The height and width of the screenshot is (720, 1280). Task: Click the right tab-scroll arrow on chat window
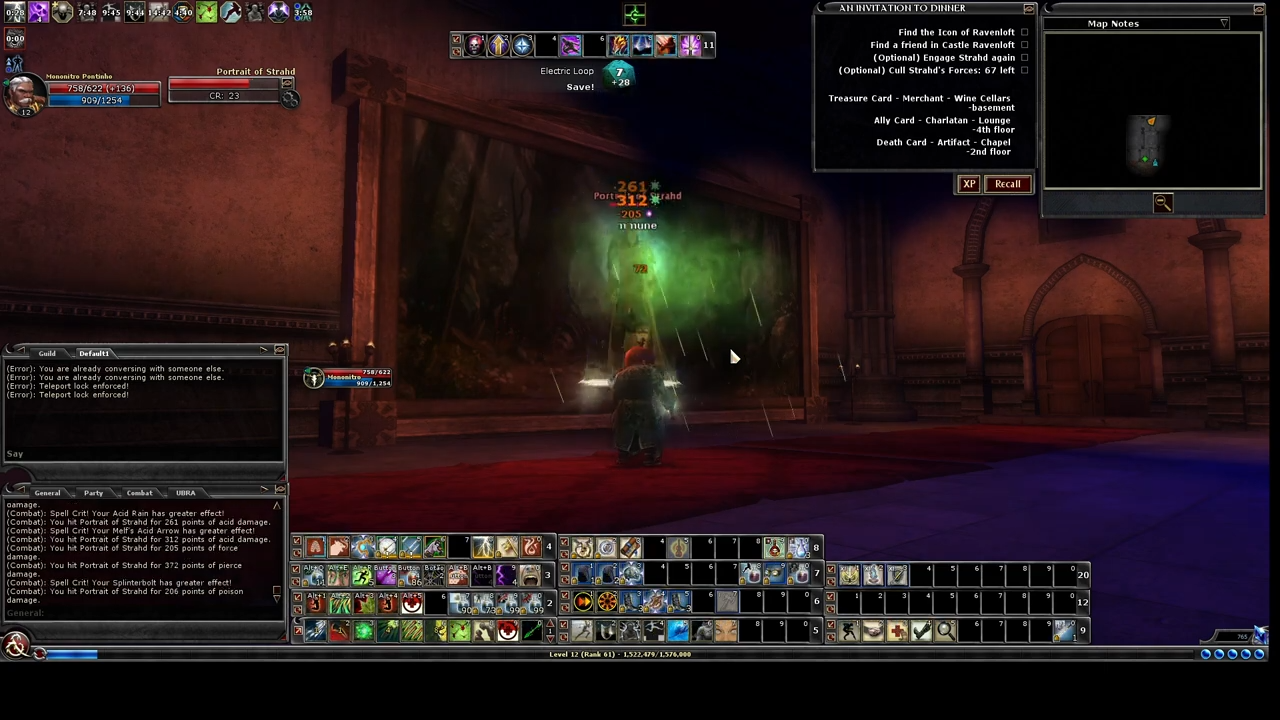click(263, 350)
